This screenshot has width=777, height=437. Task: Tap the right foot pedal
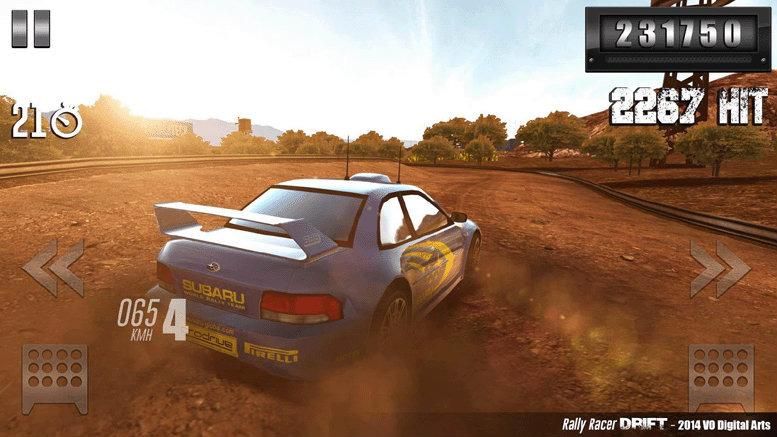pos(721,378)
